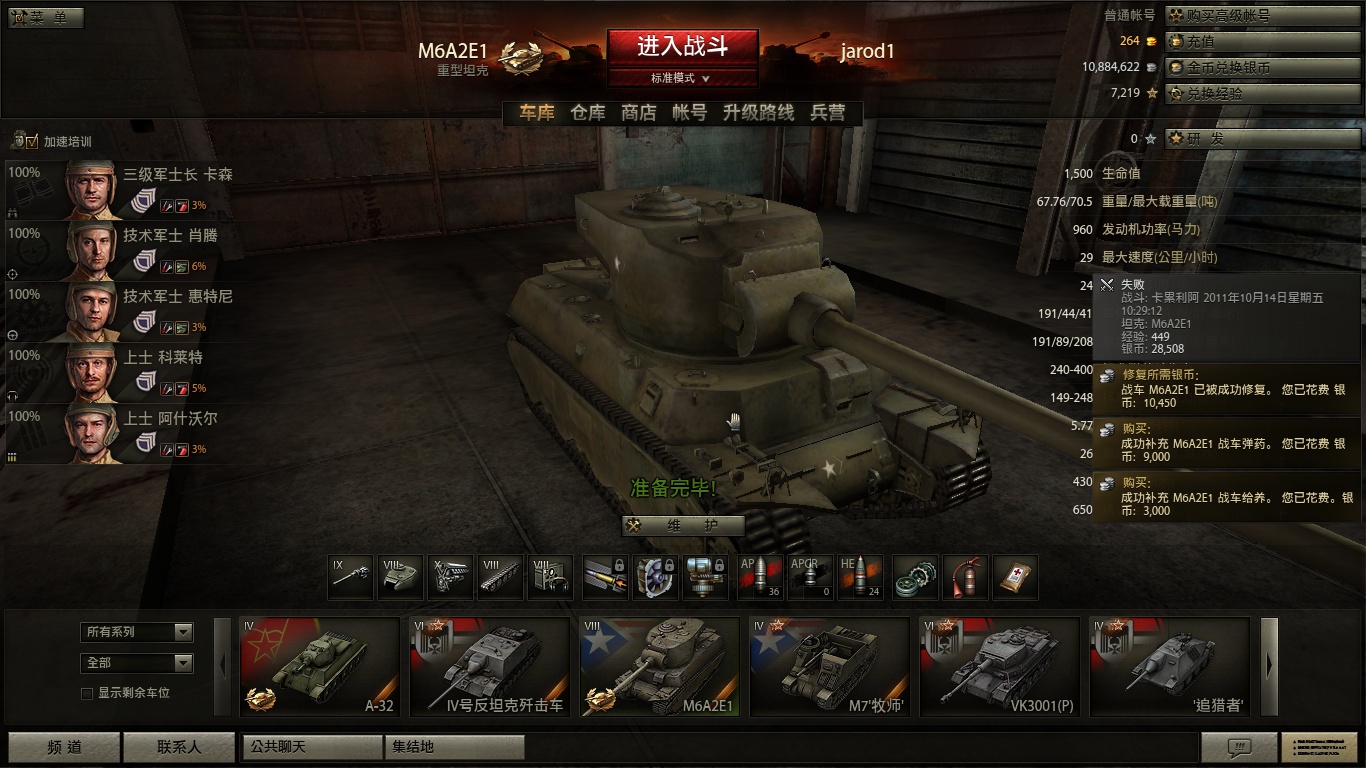The height and width of the screenshot is (768, 1366).
Task: Start battle with the red 进入战斗 button
Action: (x=682, y=46)
